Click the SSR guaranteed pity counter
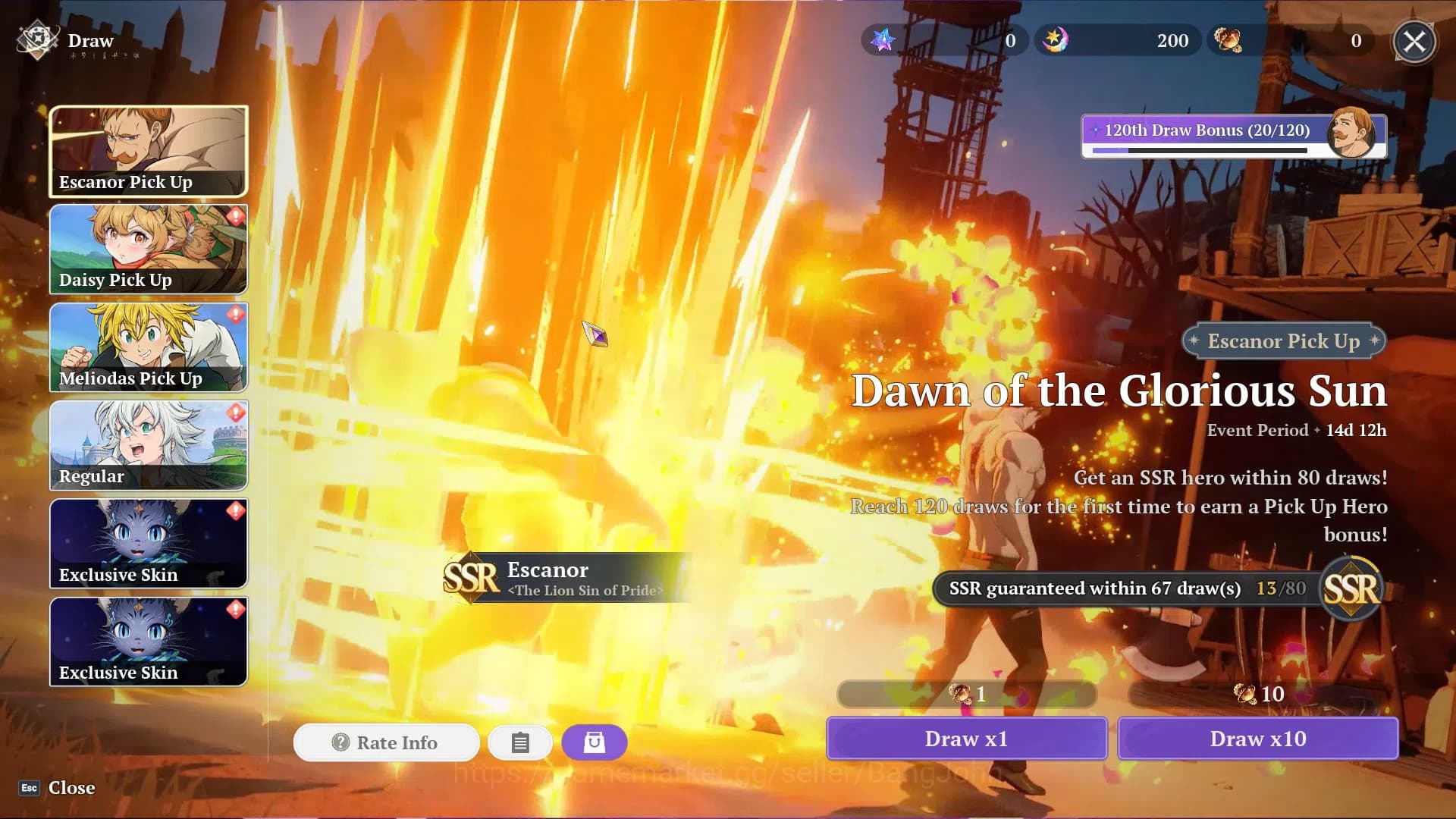 (1156, 589)
